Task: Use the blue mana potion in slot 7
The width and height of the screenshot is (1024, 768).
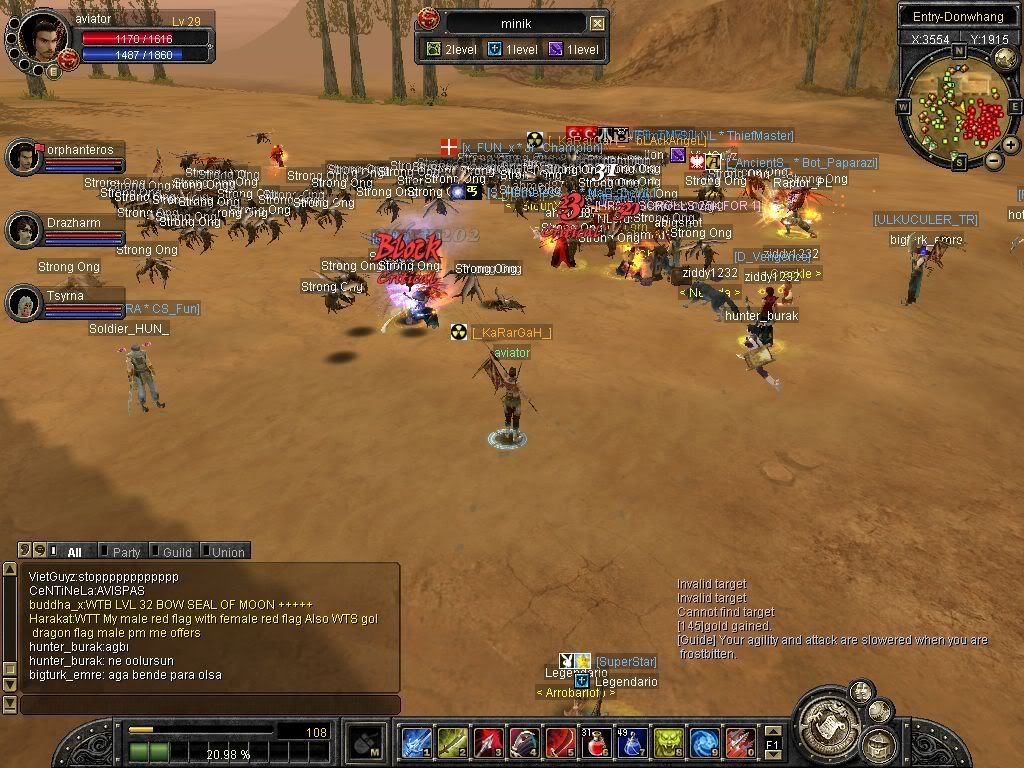Action: click(x=632, y=742)
